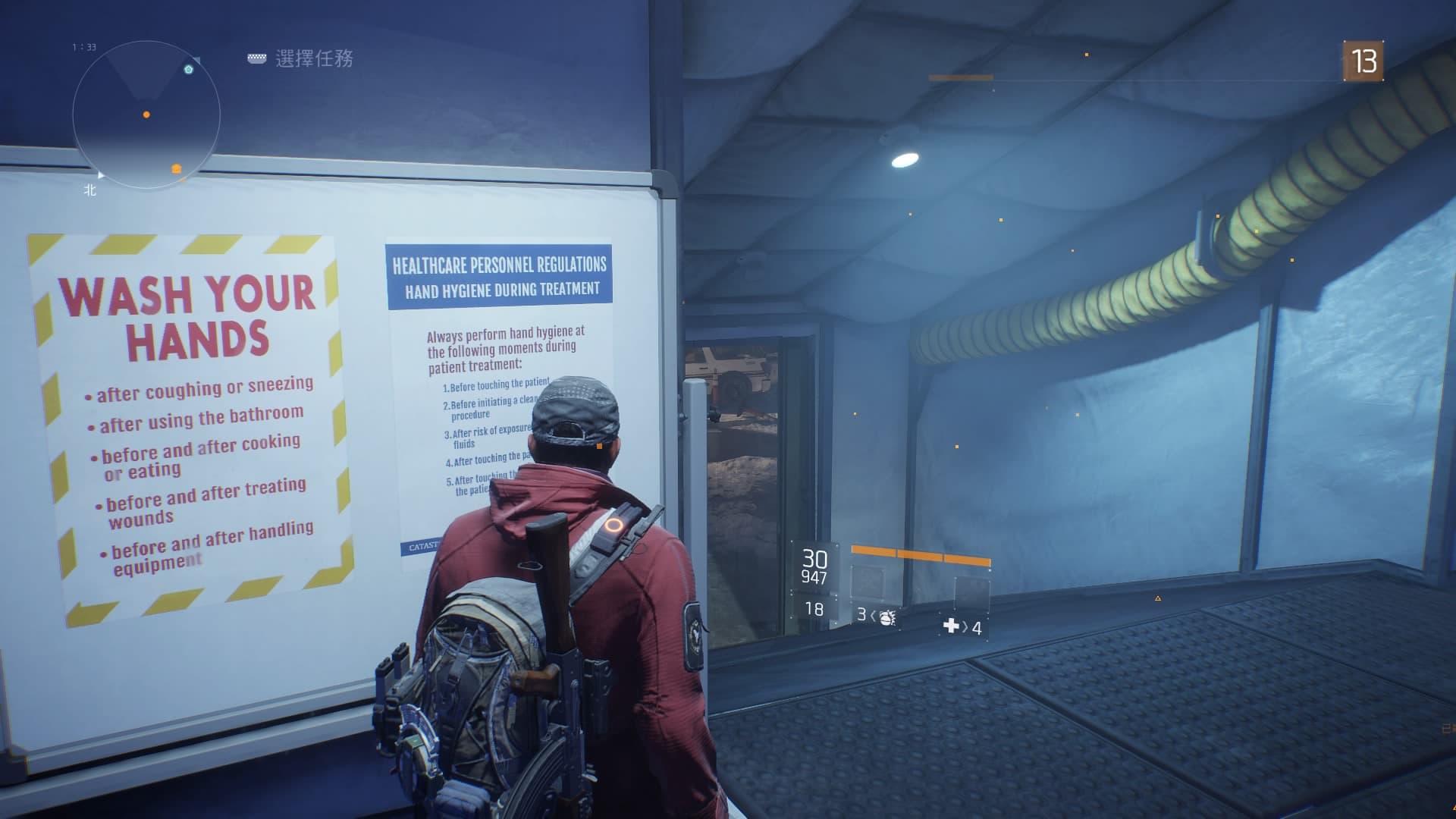Select the 選擇任務 mission tracker
Screen dimensions: 1456x819
click(x=313, y=58)
